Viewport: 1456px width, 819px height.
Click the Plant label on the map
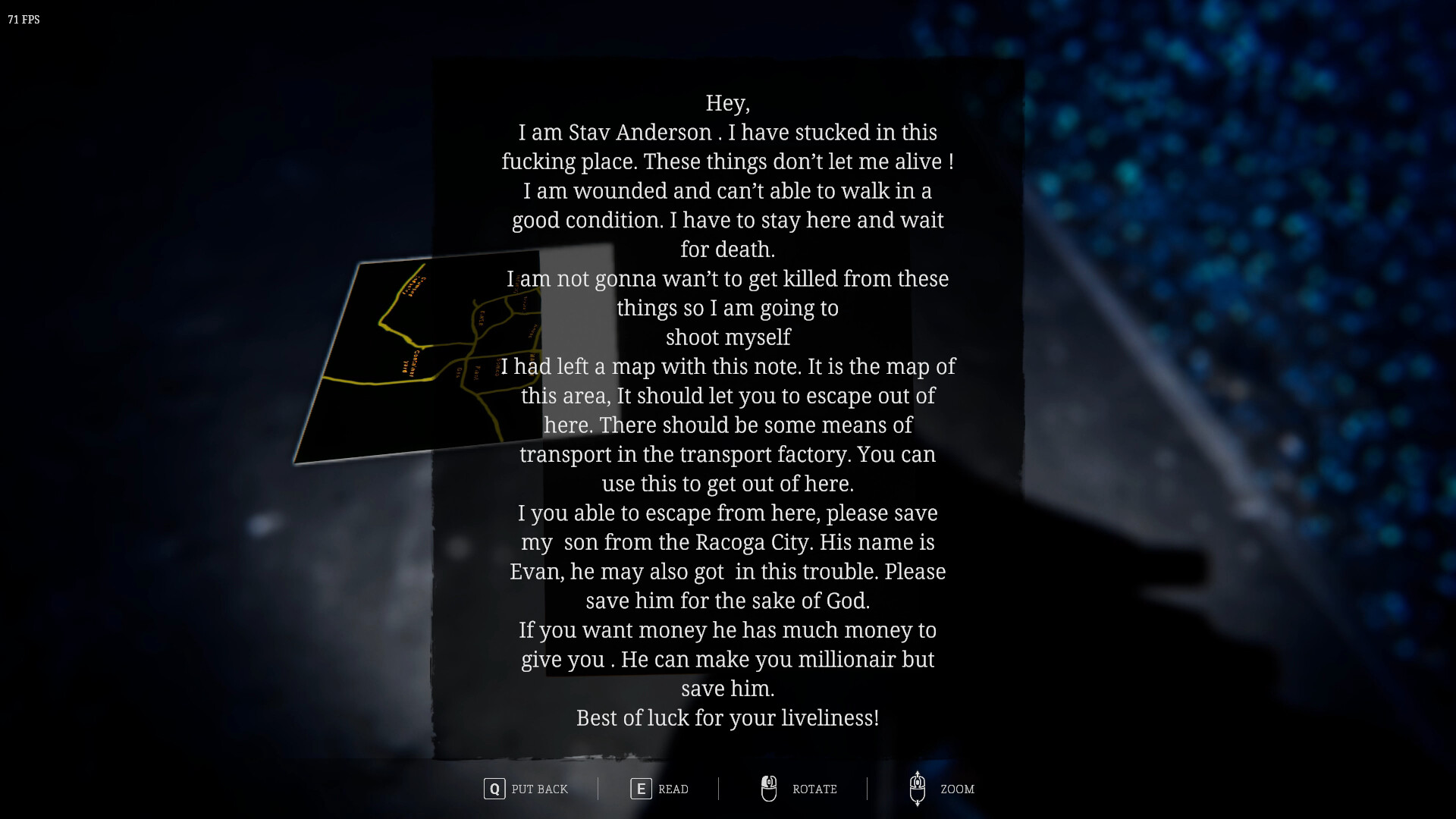click(476, 372)
